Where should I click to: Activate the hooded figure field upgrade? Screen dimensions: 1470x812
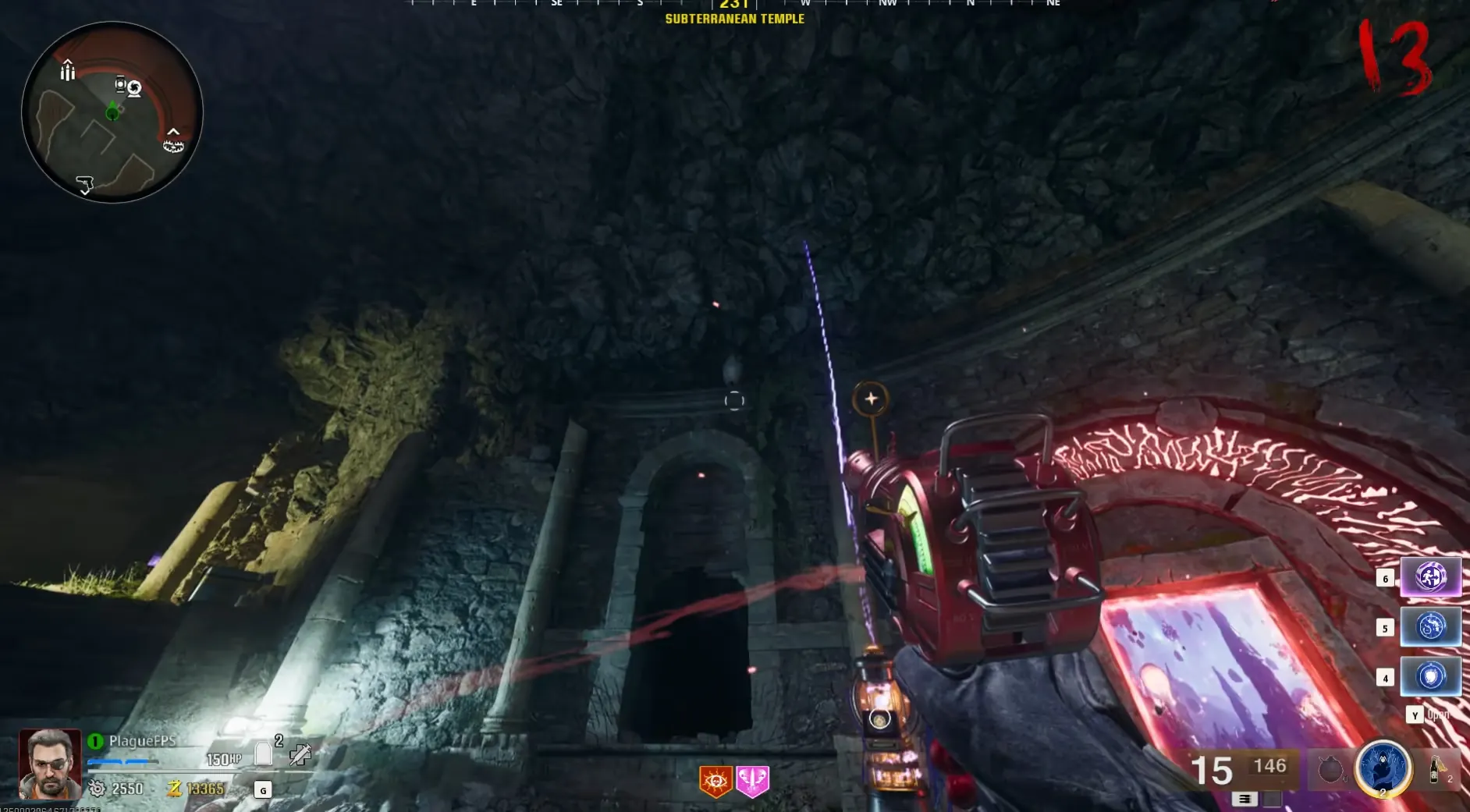pyautogui.click(x=1383, y=768)
